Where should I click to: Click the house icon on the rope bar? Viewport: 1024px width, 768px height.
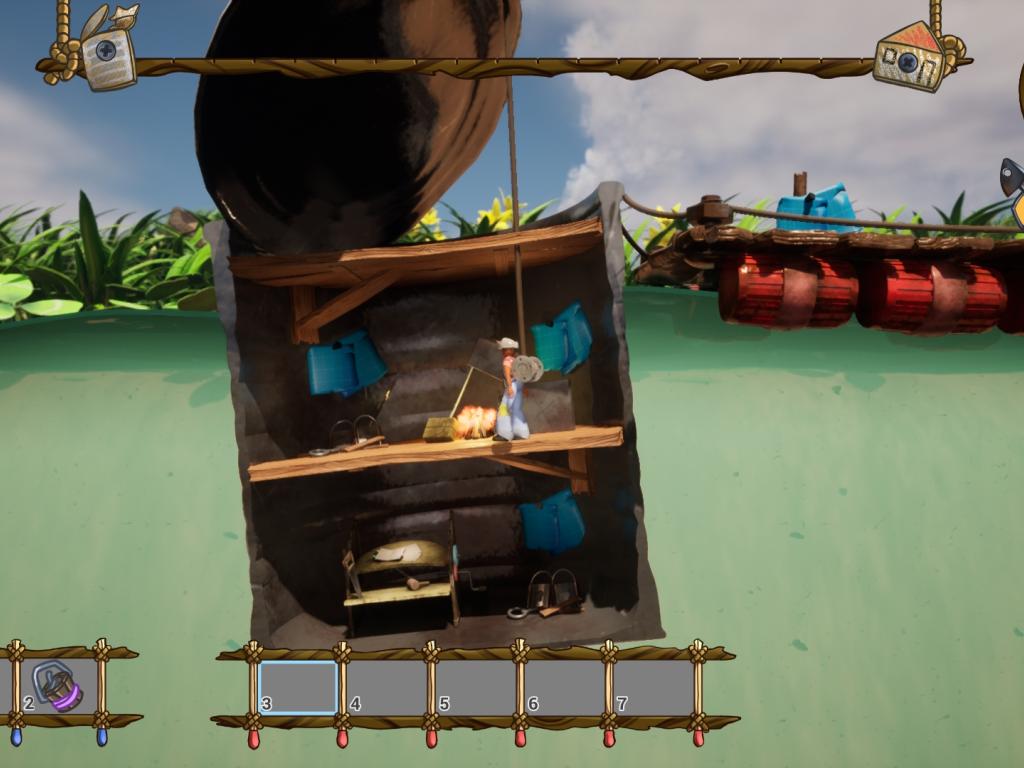908,56
